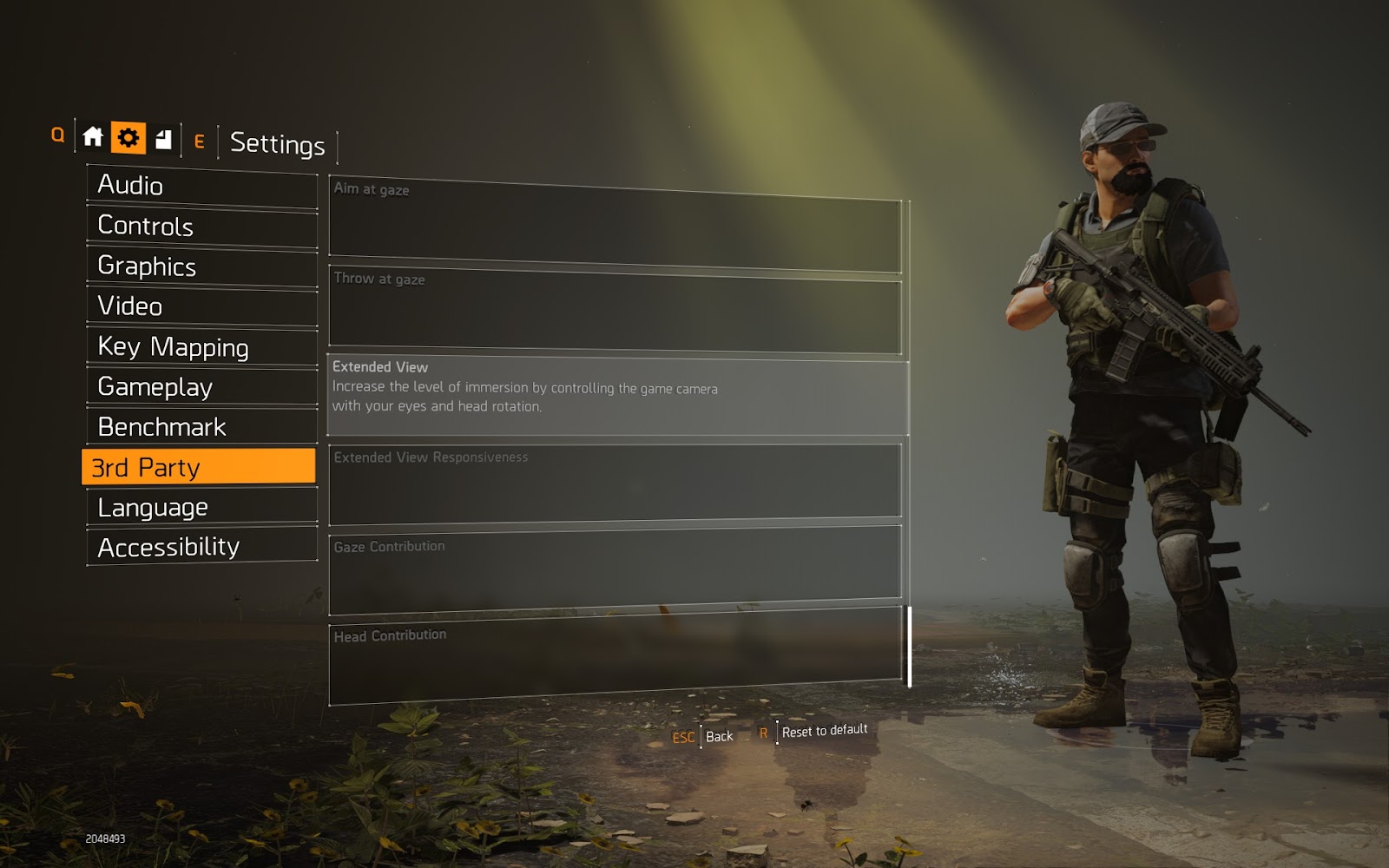The width and height of the screenshot is (1389, 868).
Task: Select the Extended View setting
Action: (x=616, y=398)
